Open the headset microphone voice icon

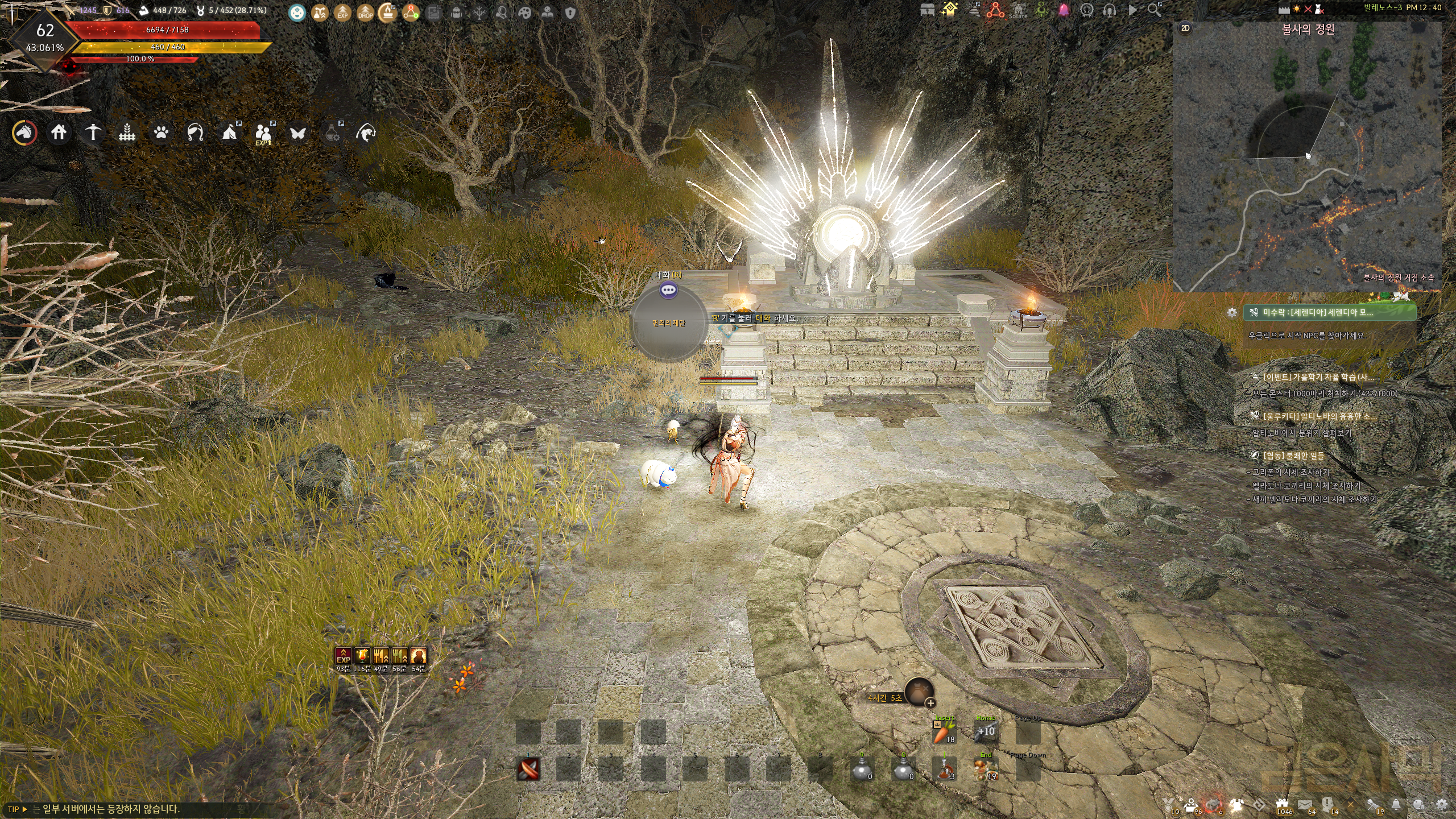pos(1109,10)
